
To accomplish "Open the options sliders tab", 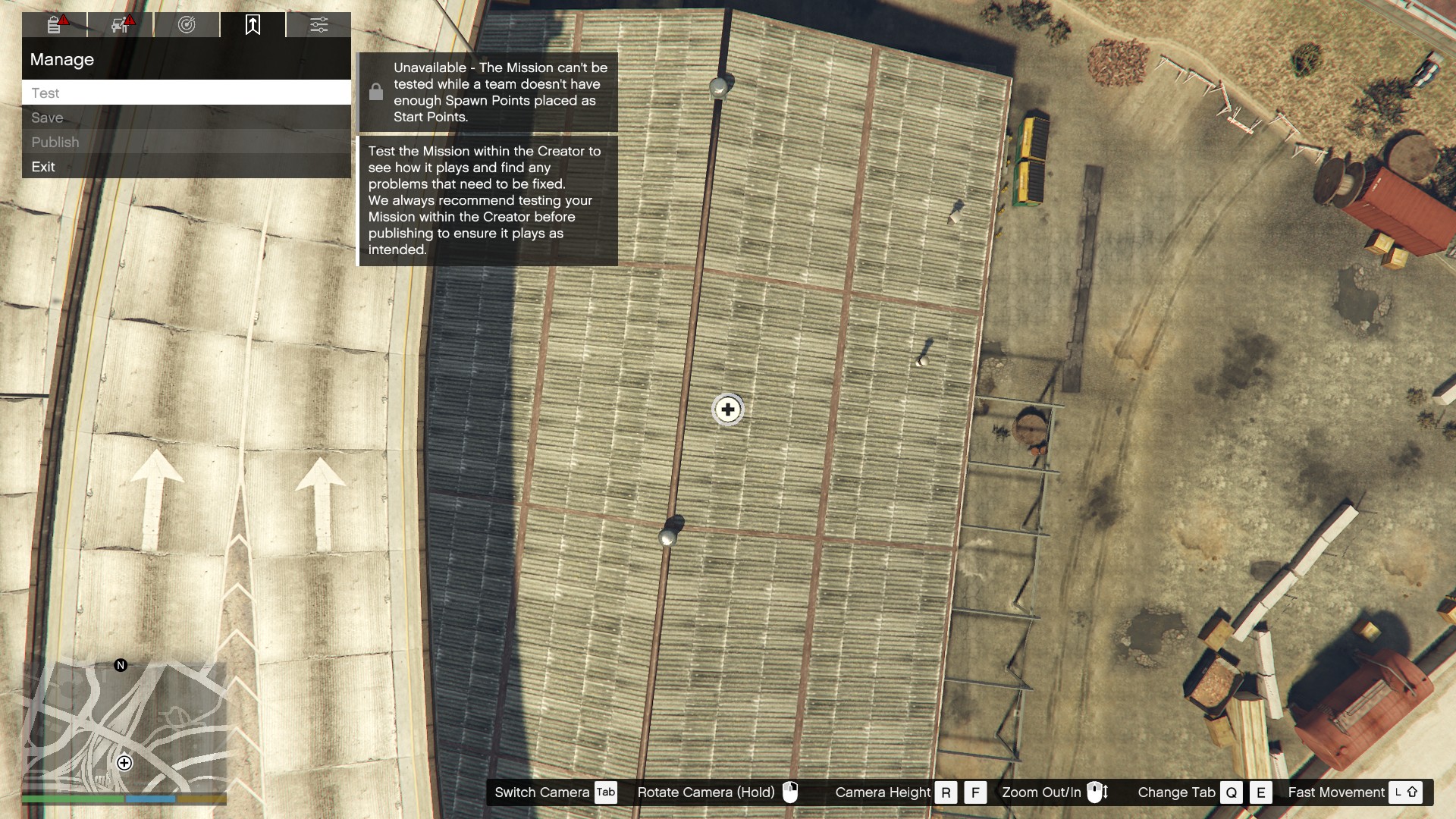I will point(318,25).
